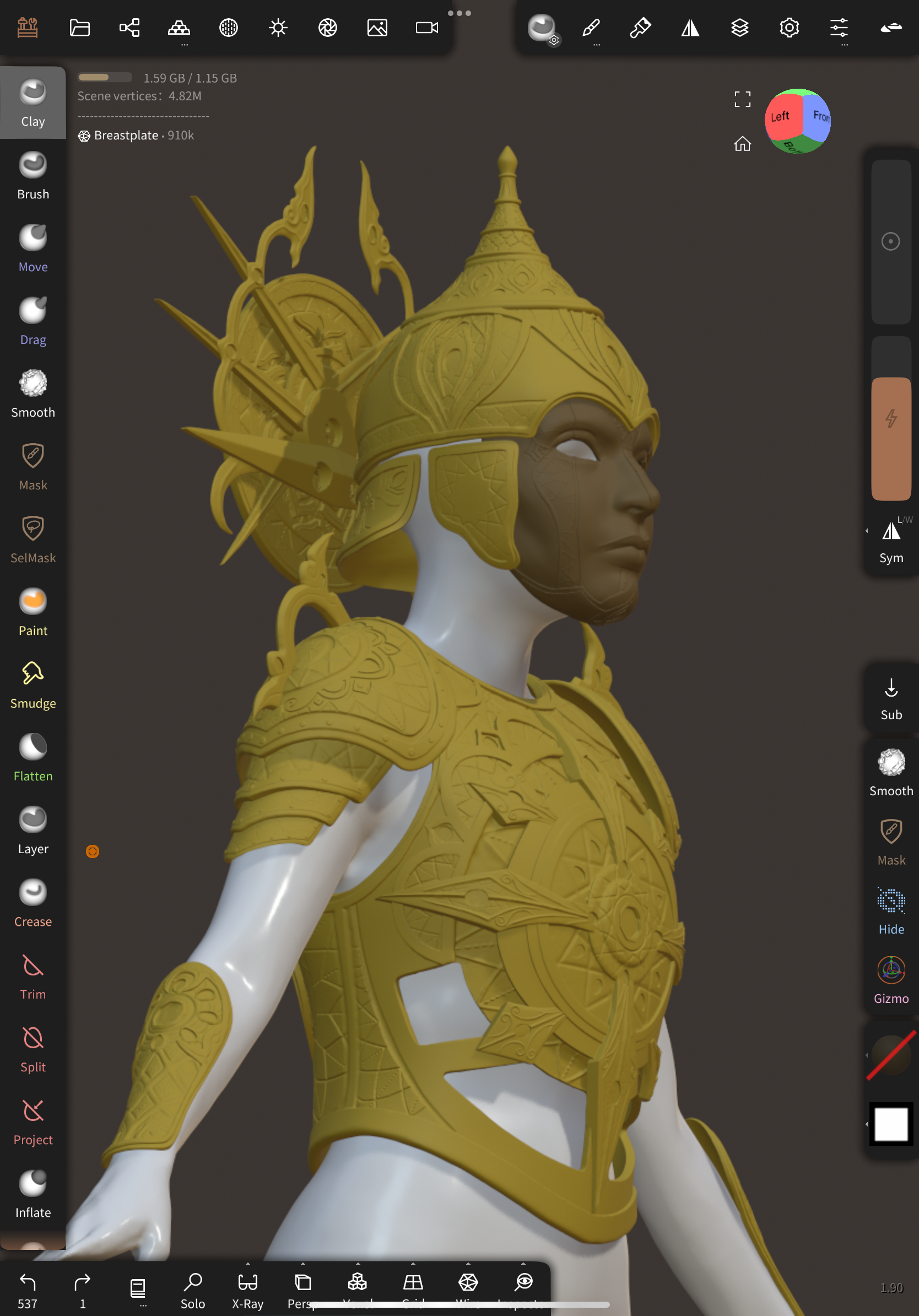Screen dimensions: 919x1316
Task: Open the post-process panel
Action: [327, 27]
